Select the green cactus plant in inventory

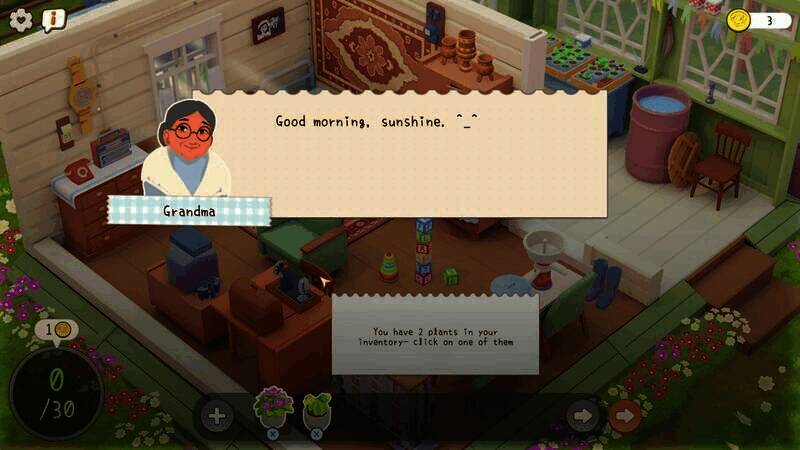tap(317, 406)
